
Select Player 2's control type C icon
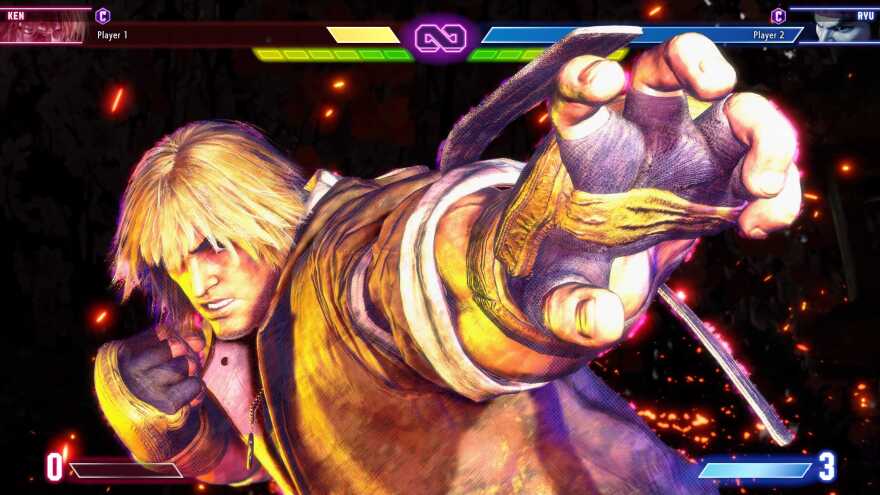point(778,16)
